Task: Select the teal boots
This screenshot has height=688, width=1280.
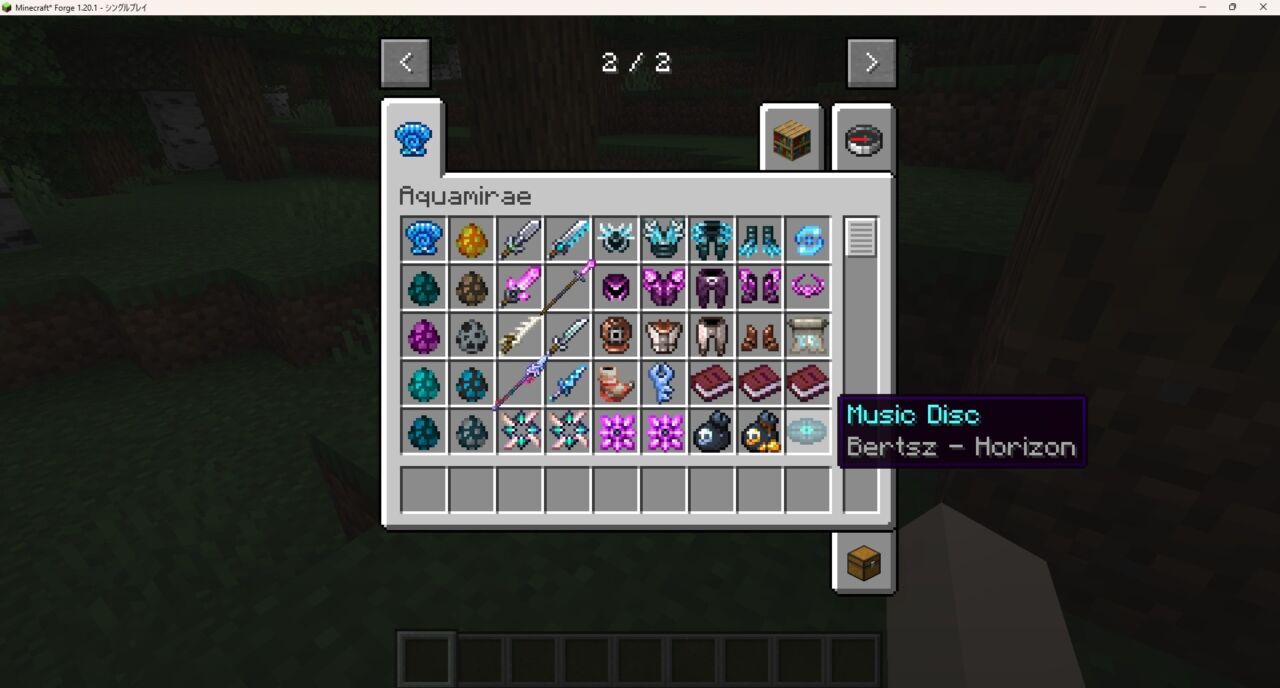Action: [759, 240]
